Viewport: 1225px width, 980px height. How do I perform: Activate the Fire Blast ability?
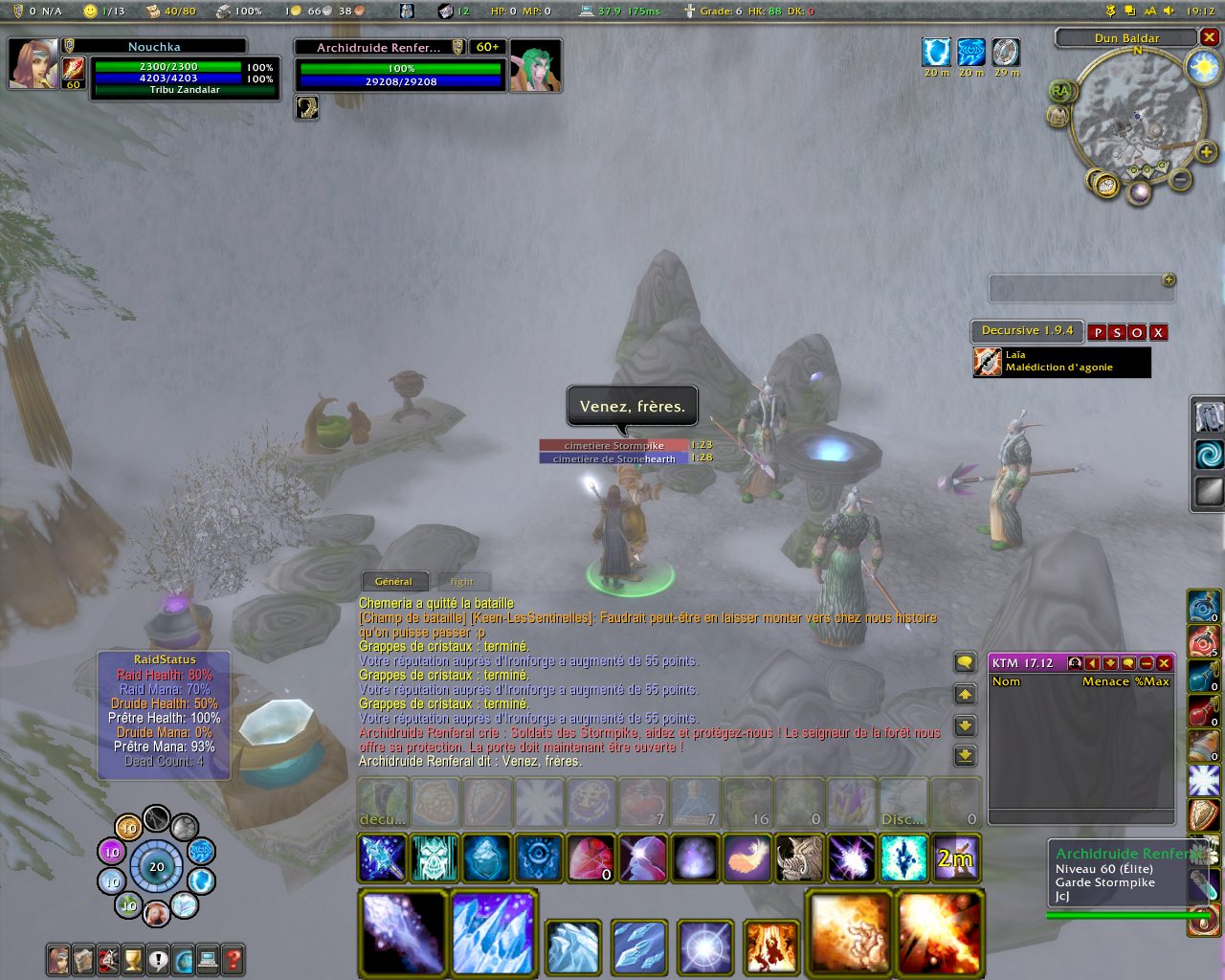(938, 932)
